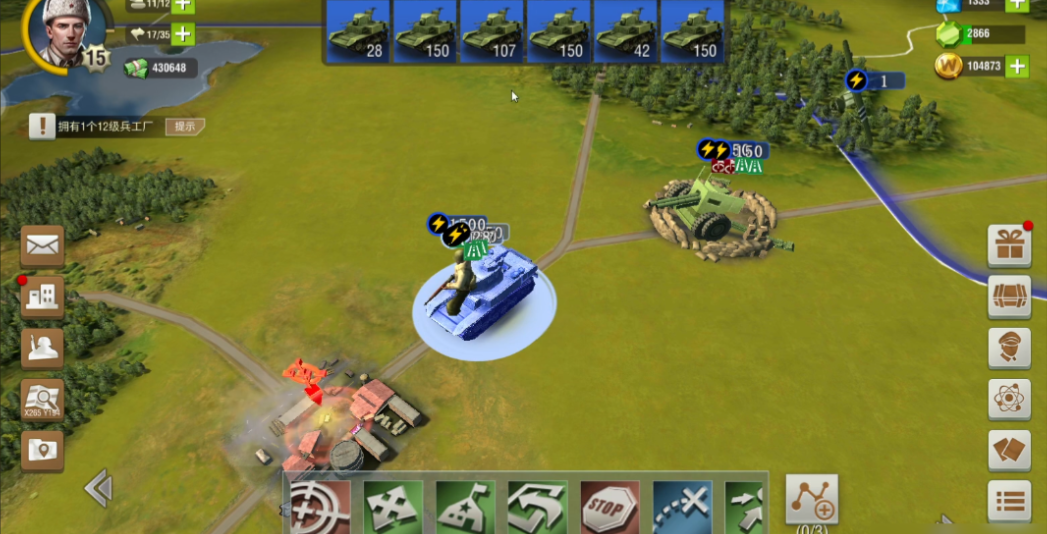Open the soldier troops menu

(43, 347)
